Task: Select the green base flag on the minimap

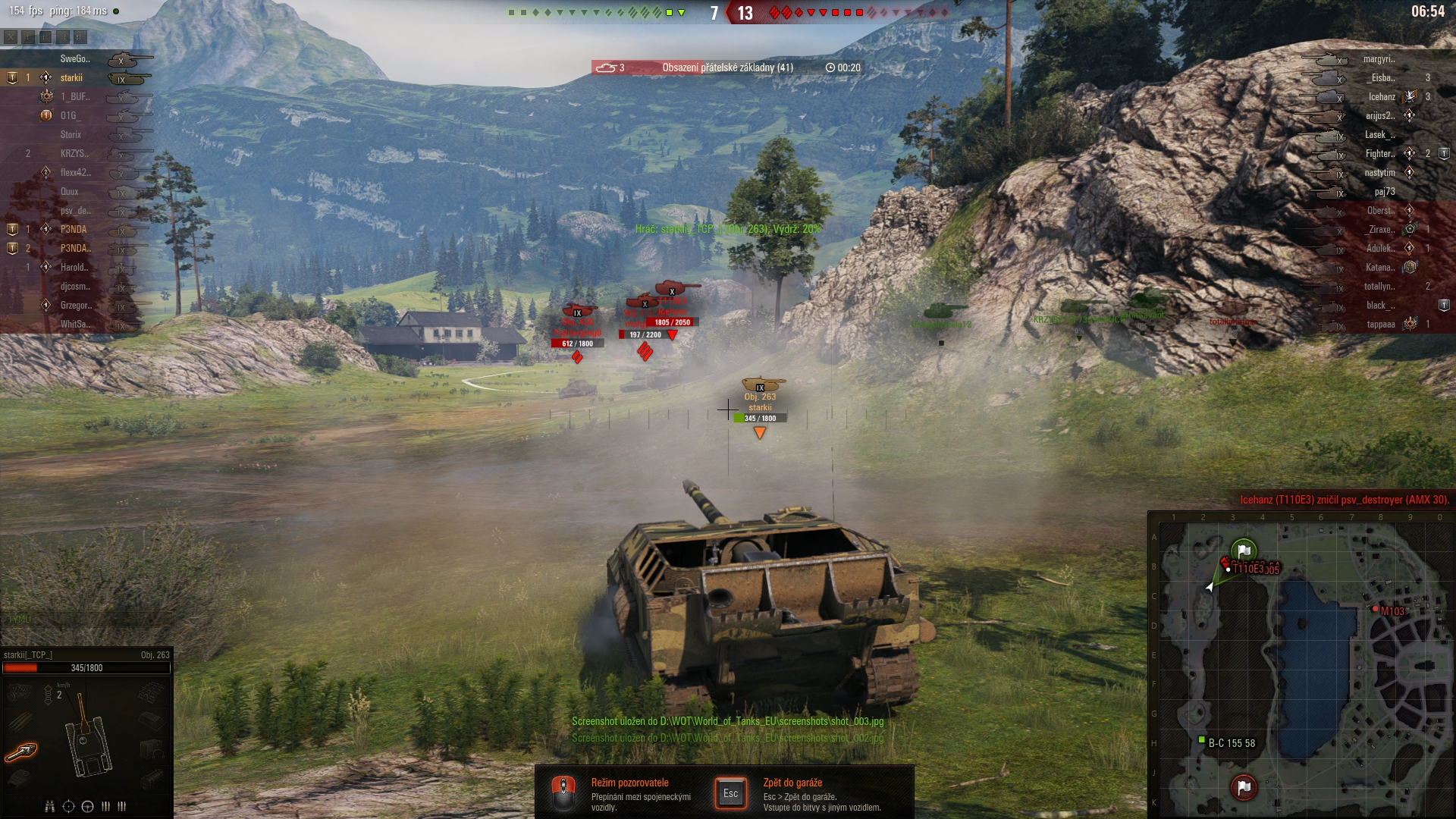Action: click(x=1244, y=551)
